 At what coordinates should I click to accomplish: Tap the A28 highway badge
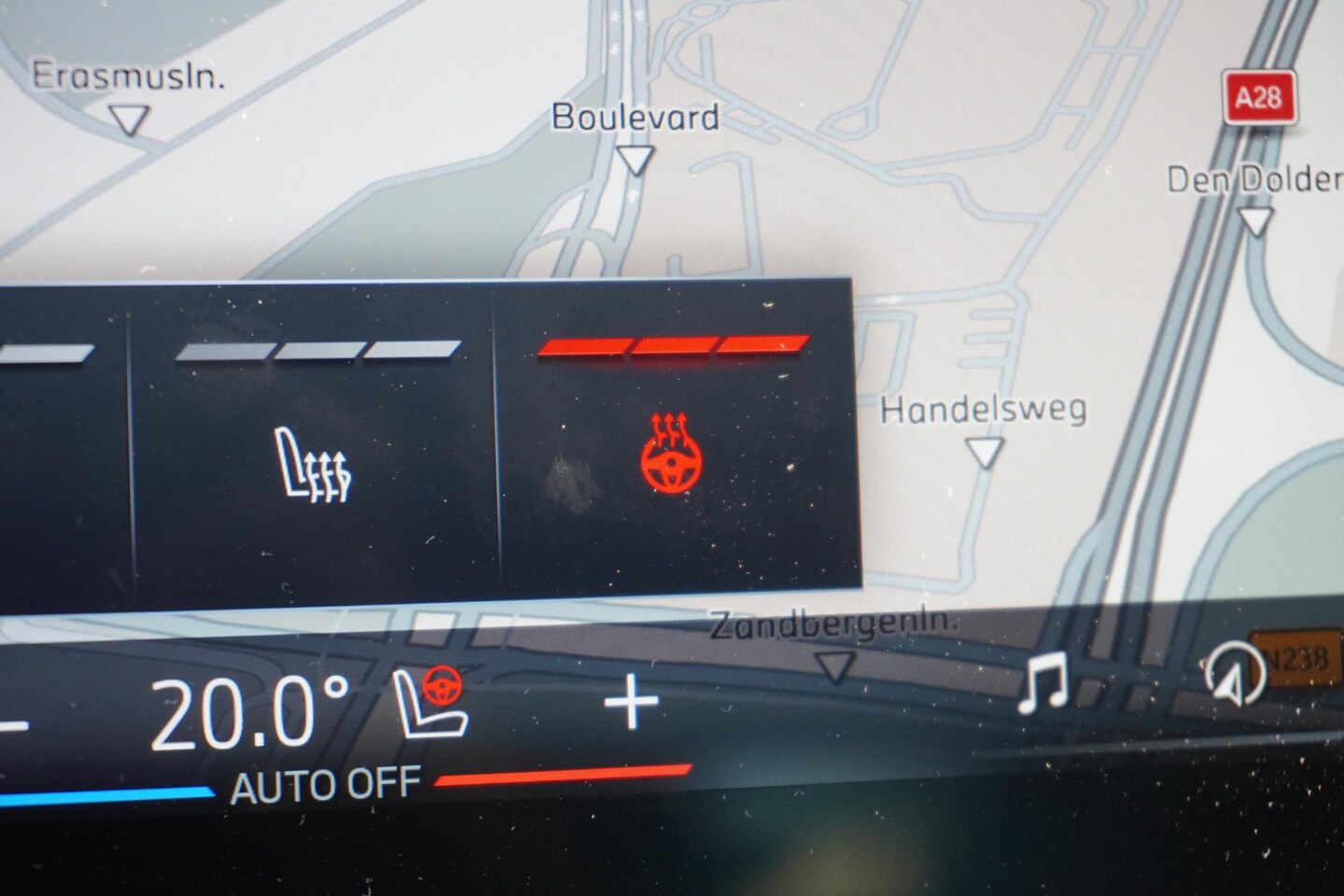point(1258,98)
